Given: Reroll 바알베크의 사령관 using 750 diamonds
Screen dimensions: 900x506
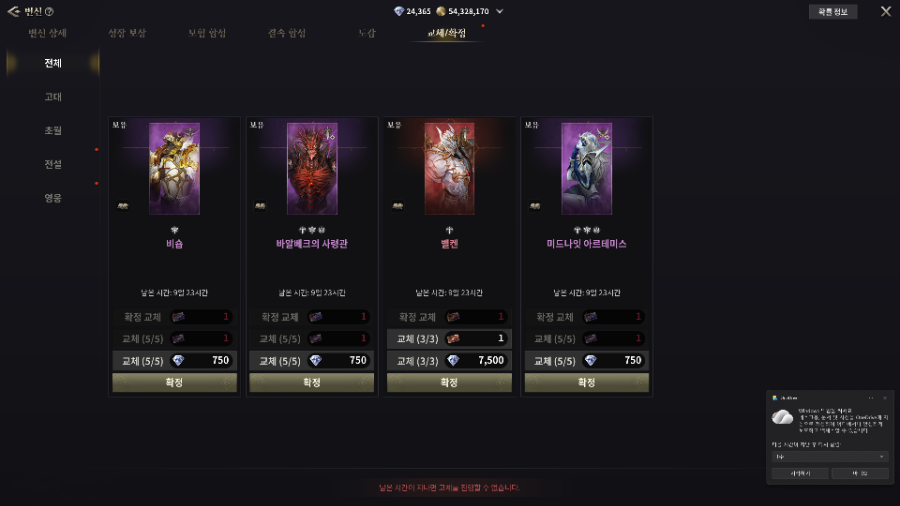Looking at the screenshot, I should coord(311,361).
